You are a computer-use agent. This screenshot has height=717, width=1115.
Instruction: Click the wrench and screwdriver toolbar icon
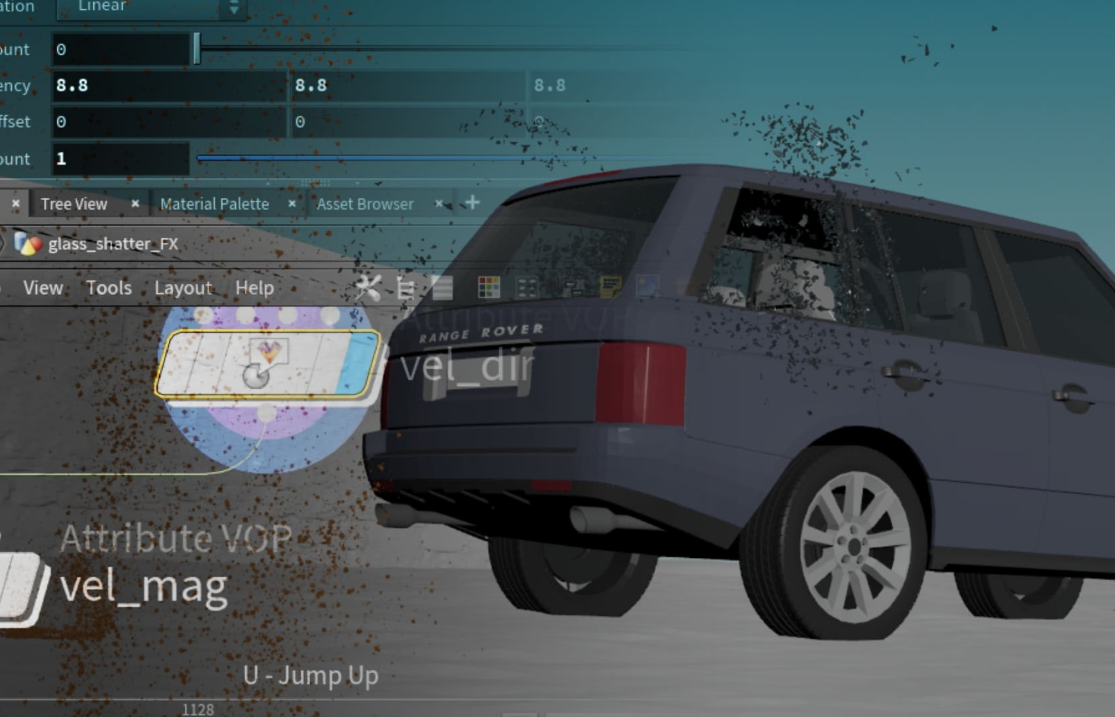368,289
